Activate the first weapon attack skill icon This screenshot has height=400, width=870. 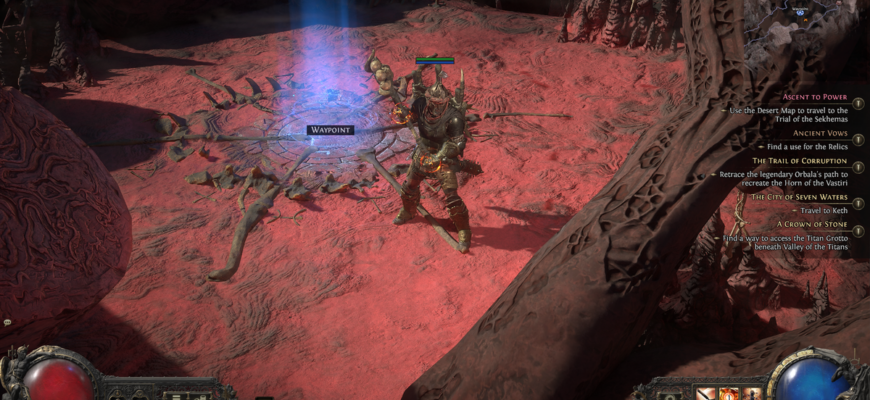[705, 392]
